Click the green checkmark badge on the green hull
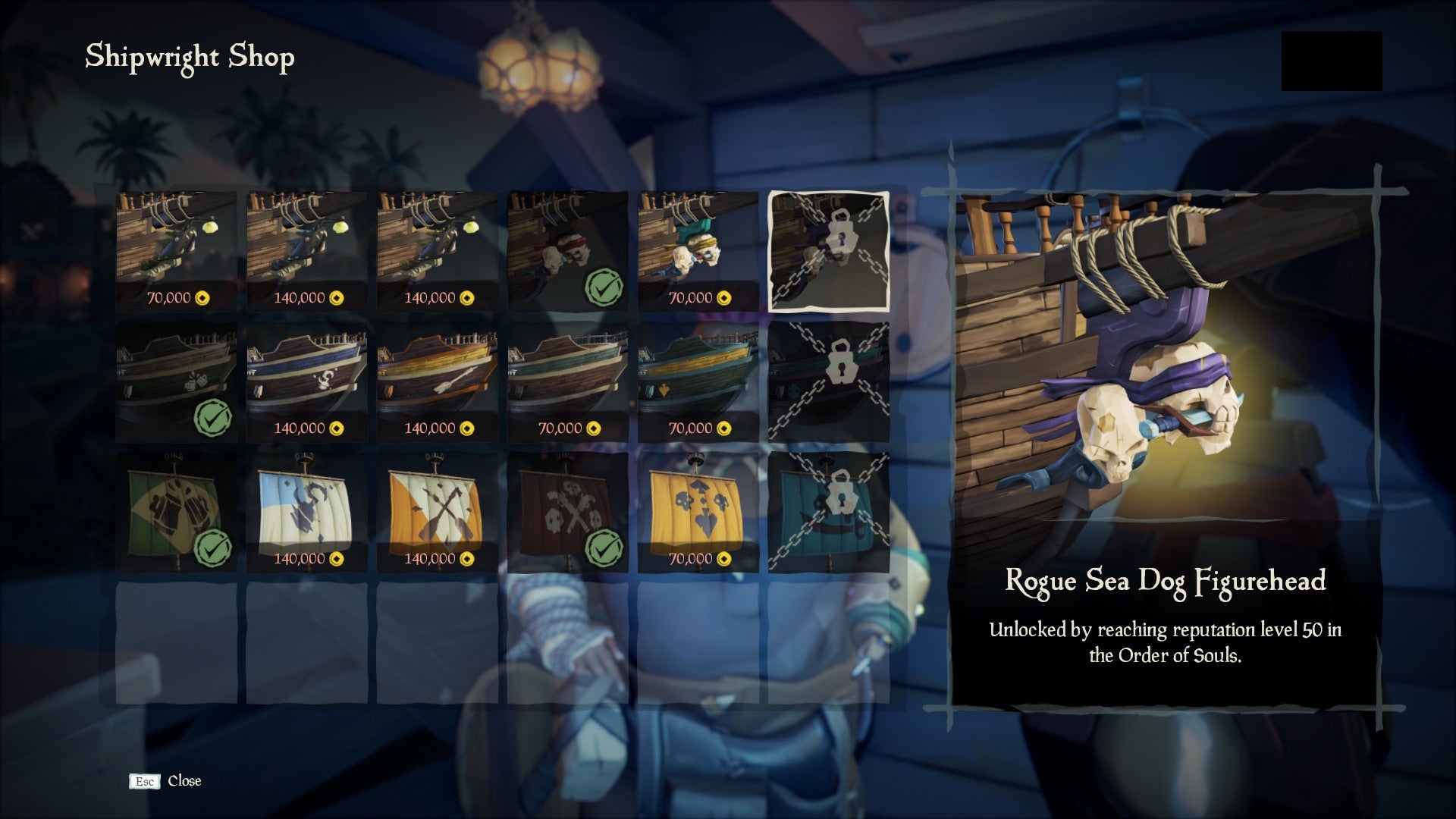 pyautogui.click(x=212, y=419)
